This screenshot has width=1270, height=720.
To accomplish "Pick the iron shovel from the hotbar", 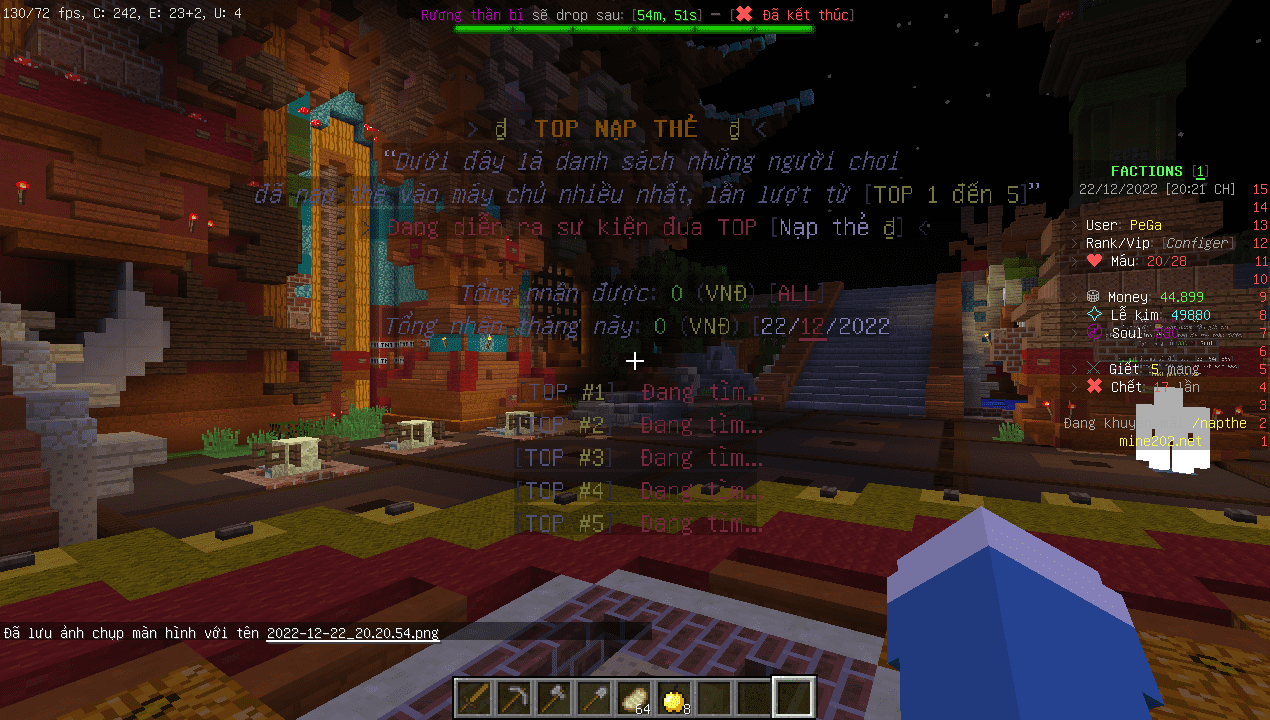I will (x=596, y=697).
